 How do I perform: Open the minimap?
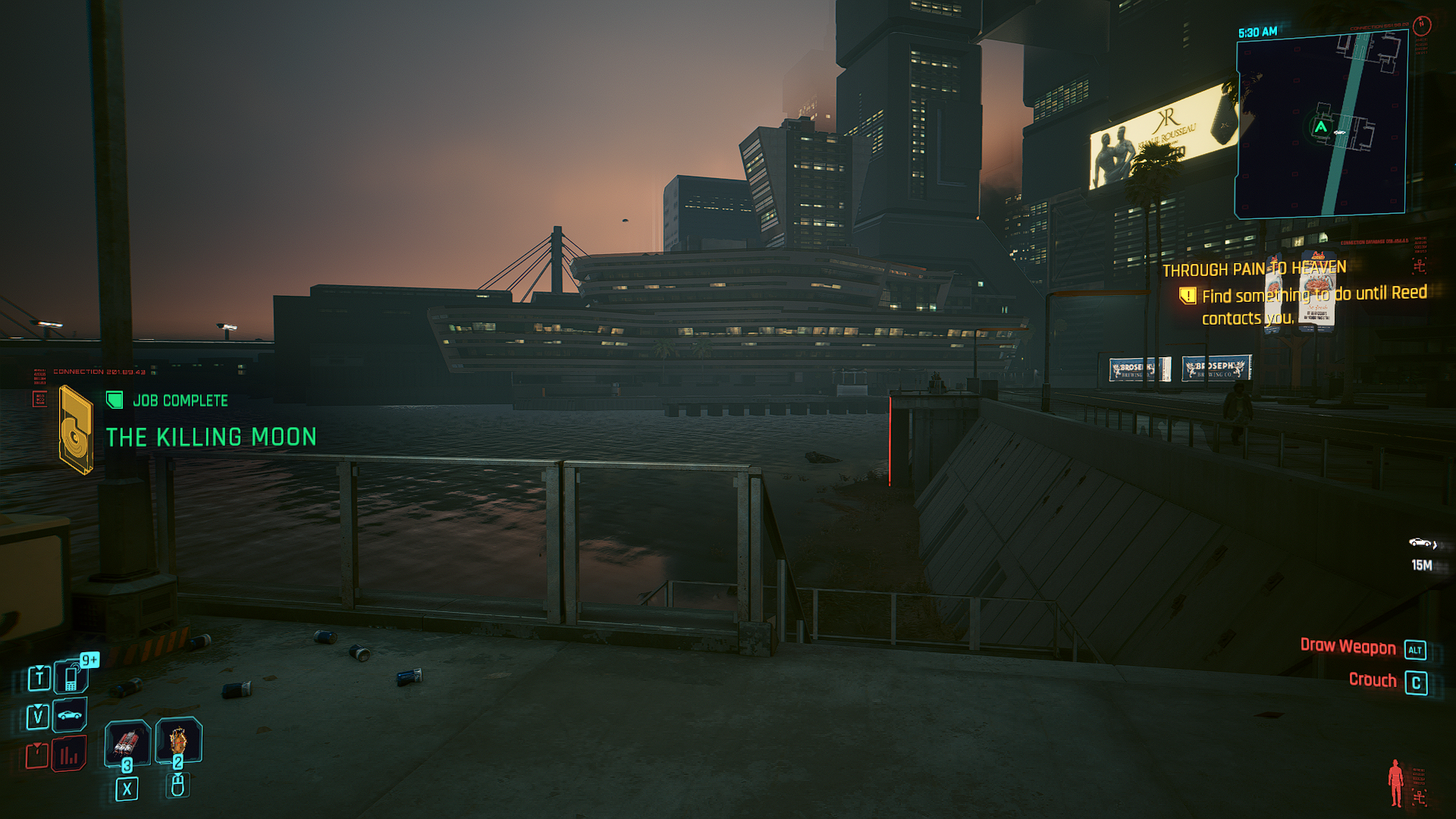[x=1321, y=125]
